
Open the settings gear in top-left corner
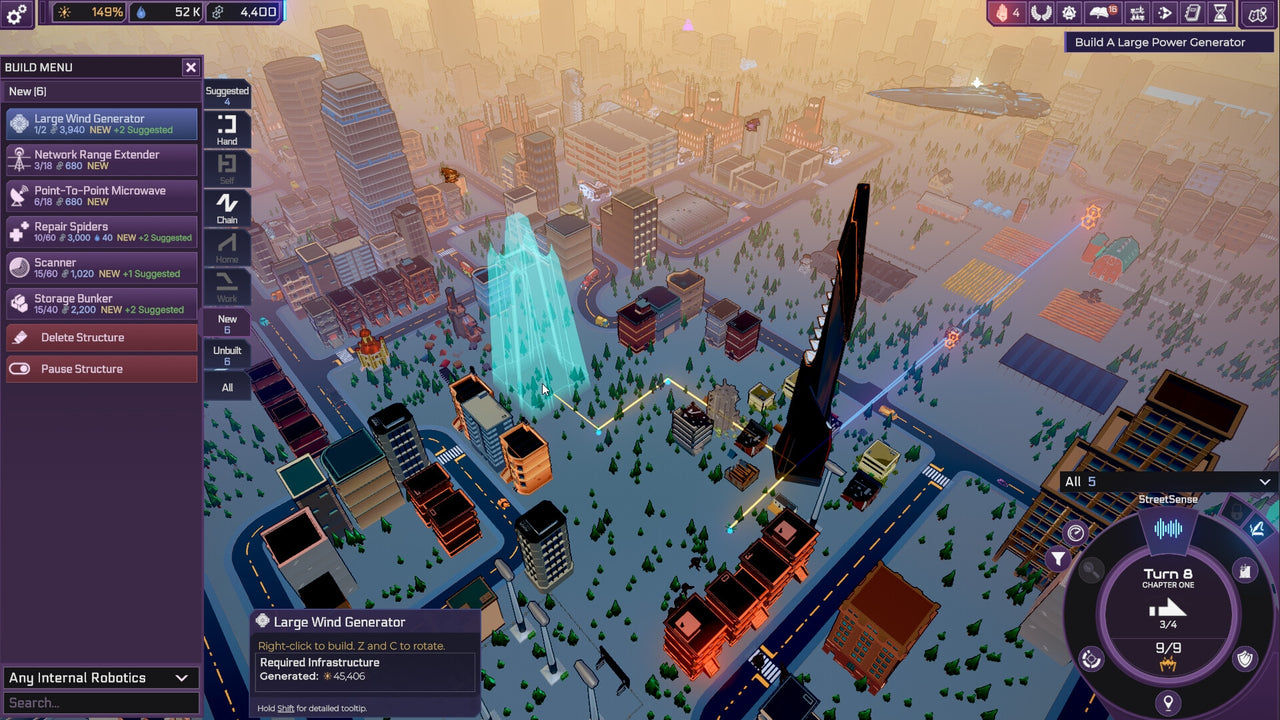[x=14, y=13]
